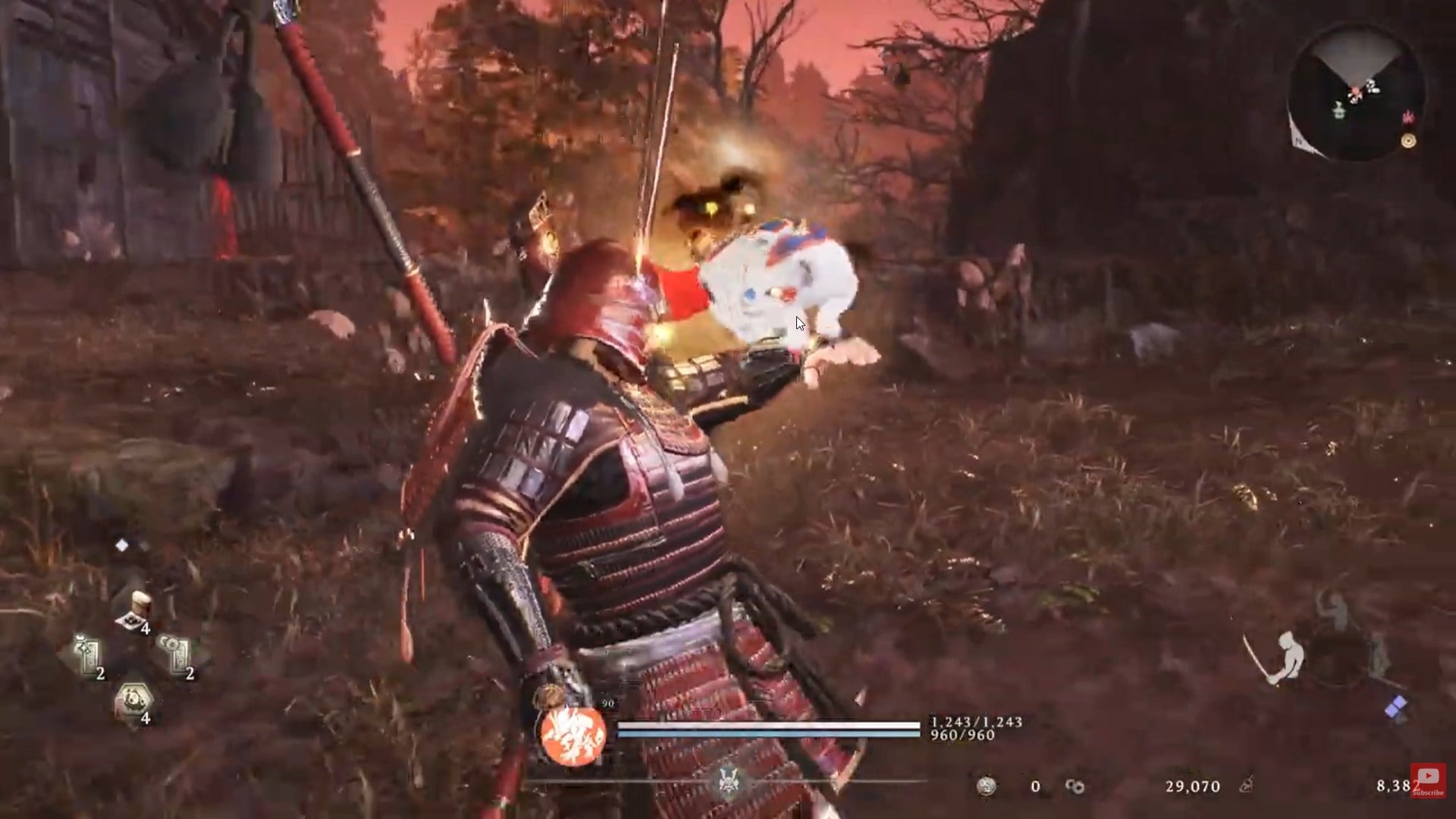Click the player arrow in minimap center
The width and height of the screenshot is (1456, 819).
(1357, 90)
